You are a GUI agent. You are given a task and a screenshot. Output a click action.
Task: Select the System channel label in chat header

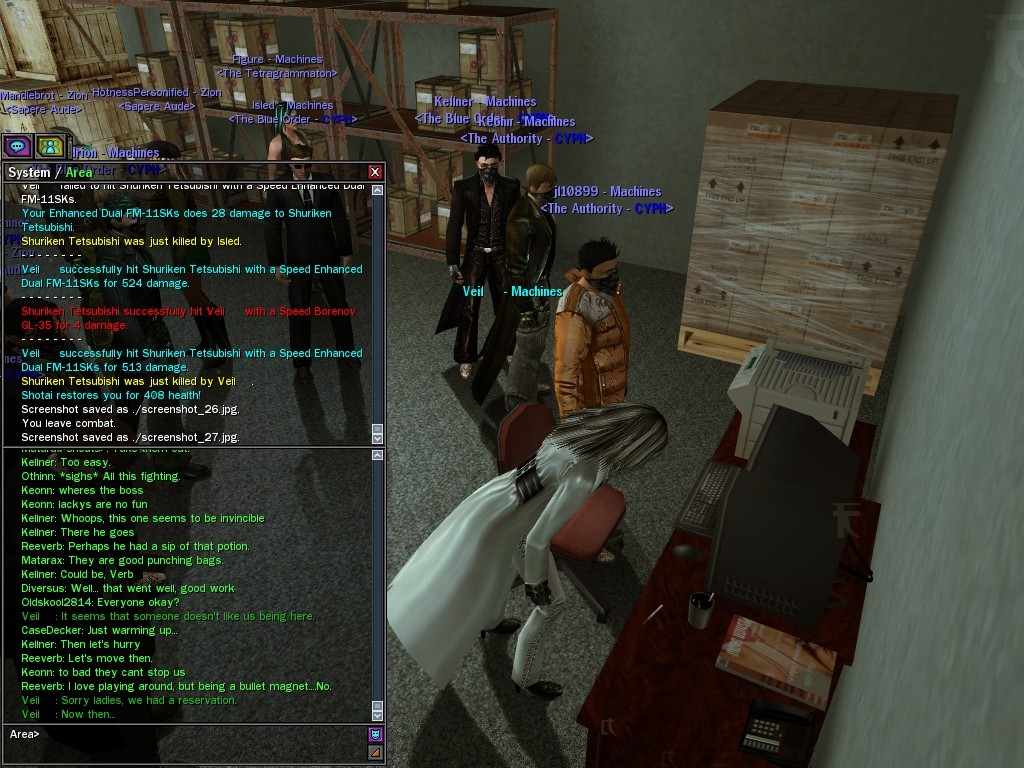click(29, 172)
